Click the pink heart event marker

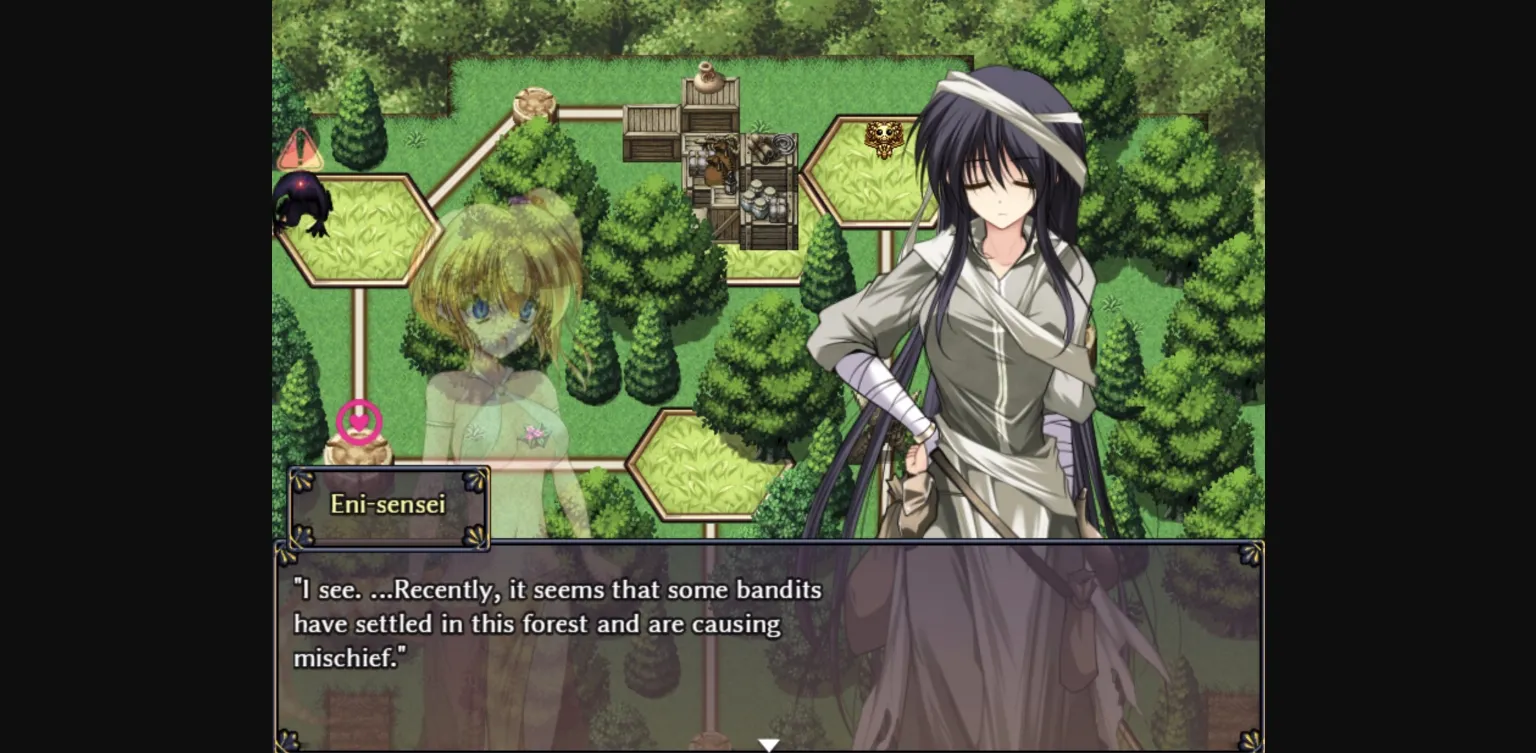(x=357, y=422)
